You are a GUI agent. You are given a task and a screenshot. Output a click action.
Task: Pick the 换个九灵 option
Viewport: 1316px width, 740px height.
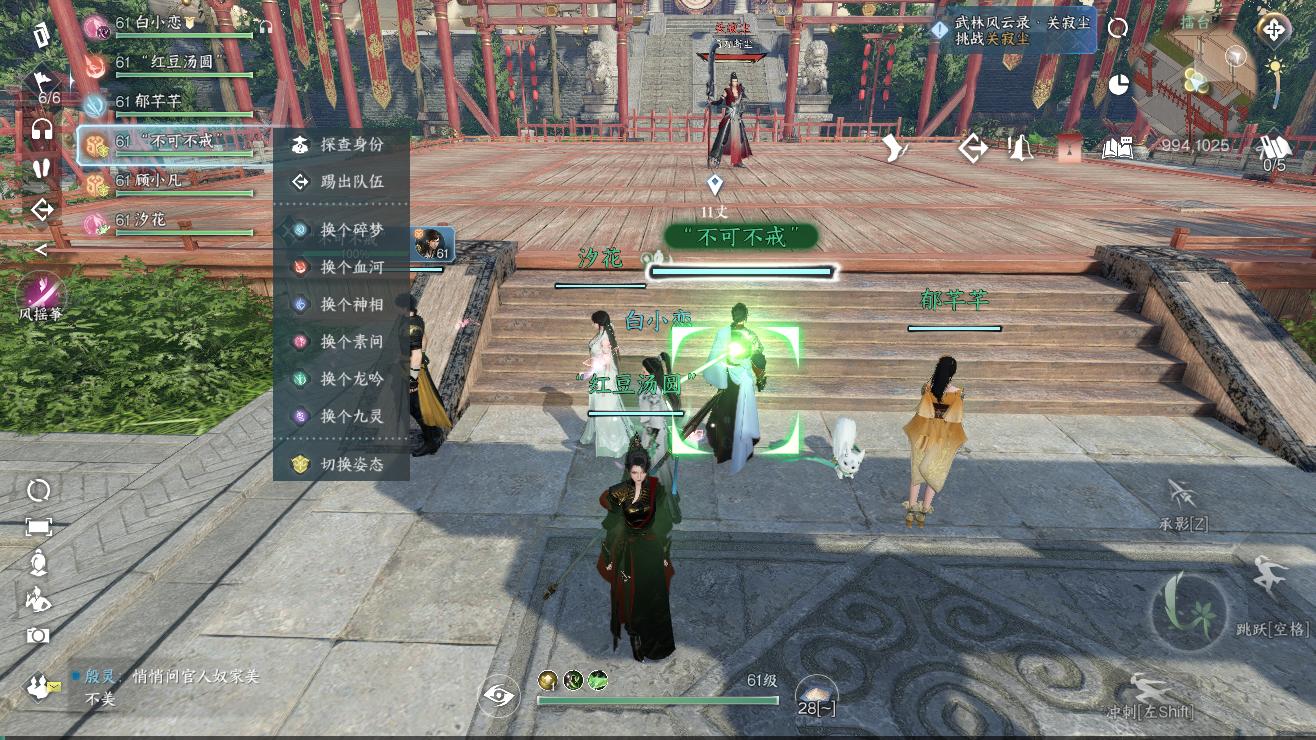click(x=341, y=416)
